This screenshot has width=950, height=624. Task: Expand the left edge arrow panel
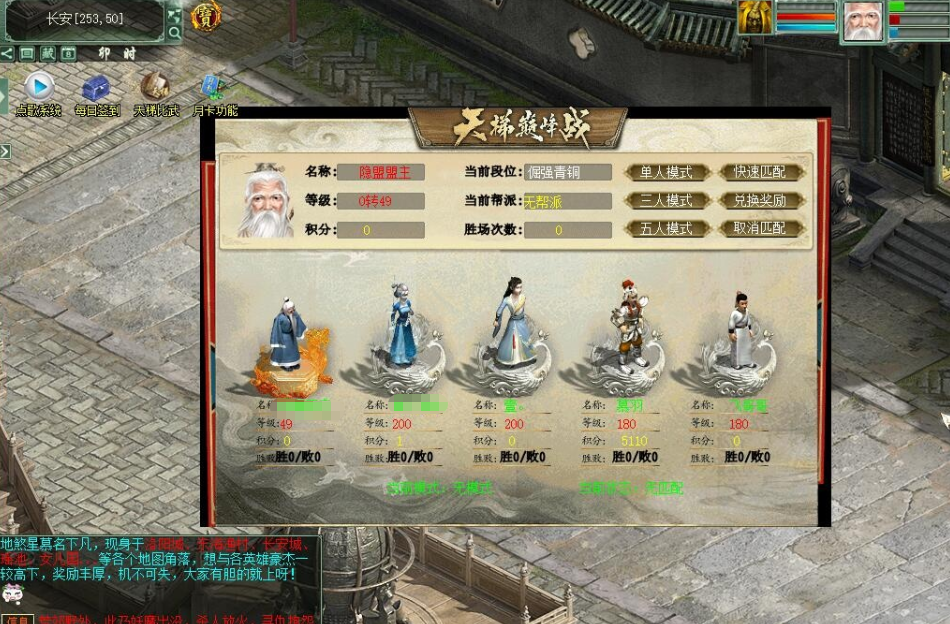point(5,151)
